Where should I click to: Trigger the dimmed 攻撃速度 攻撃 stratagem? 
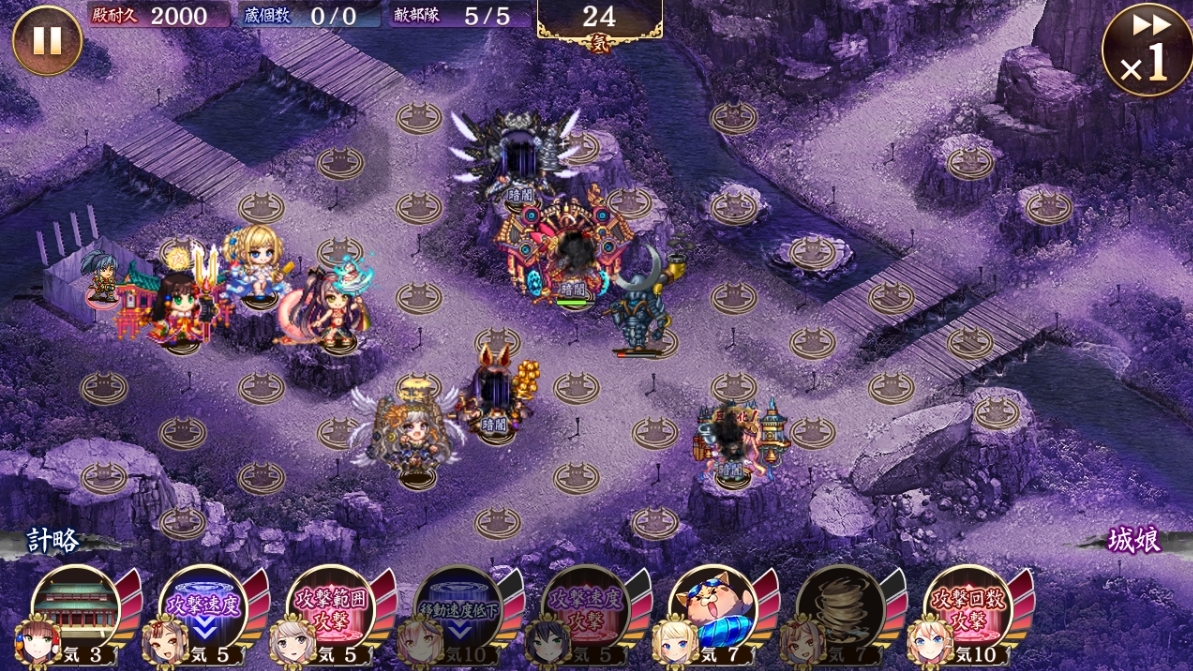tap(585, 608)
